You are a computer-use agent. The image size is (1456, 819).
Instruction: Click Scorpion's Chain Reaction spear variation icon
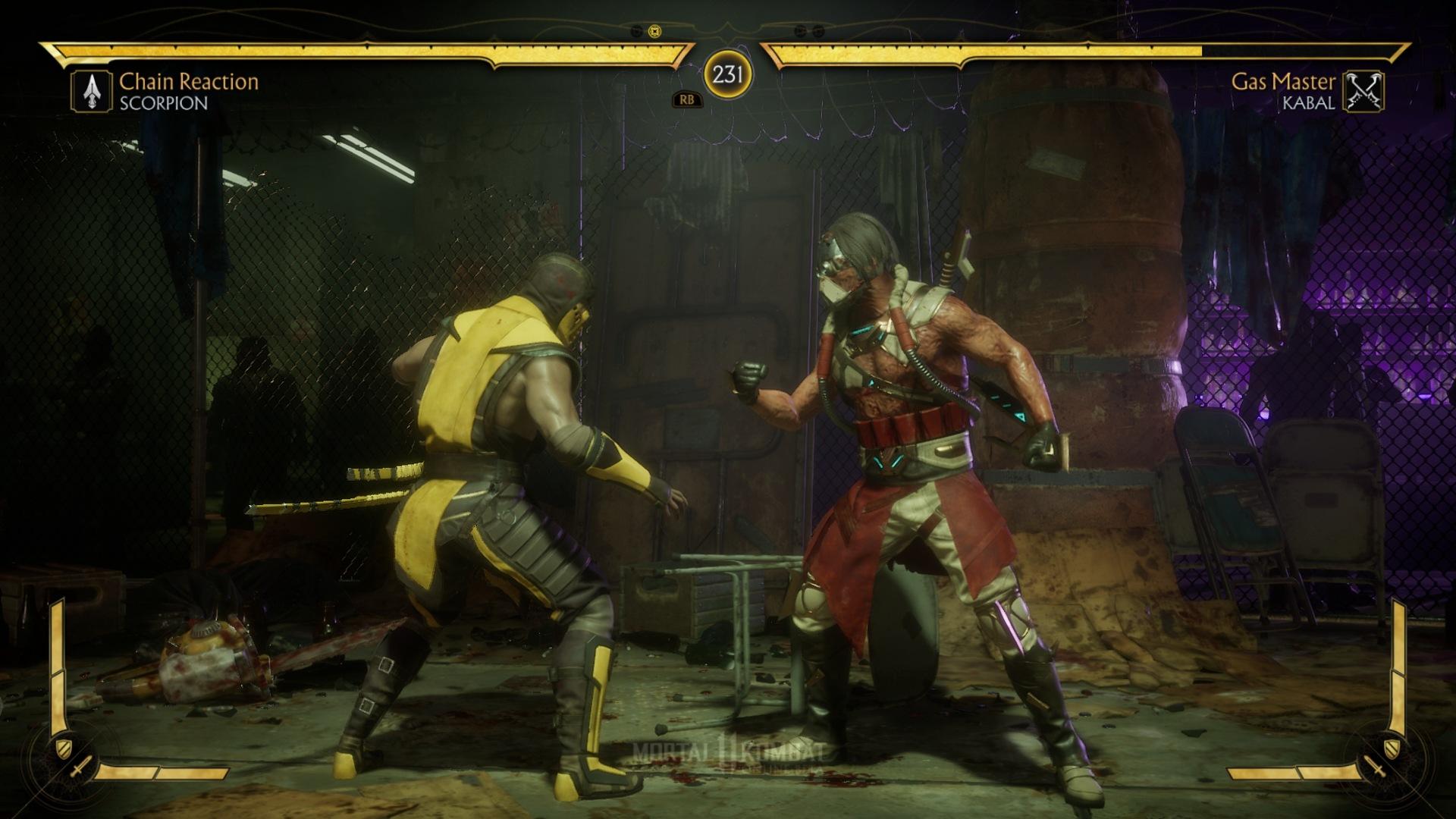[x=92, y=92]
